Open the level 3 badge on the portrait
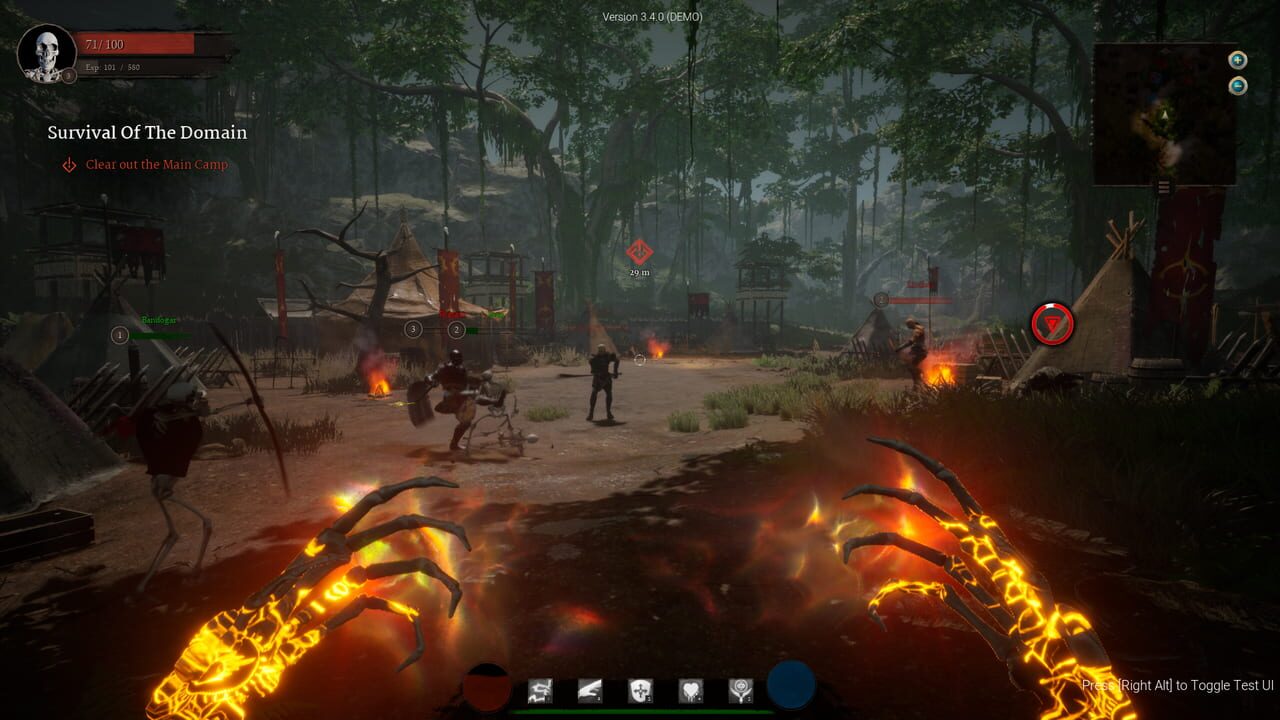Screen dimensions: 1280x720 67,75
